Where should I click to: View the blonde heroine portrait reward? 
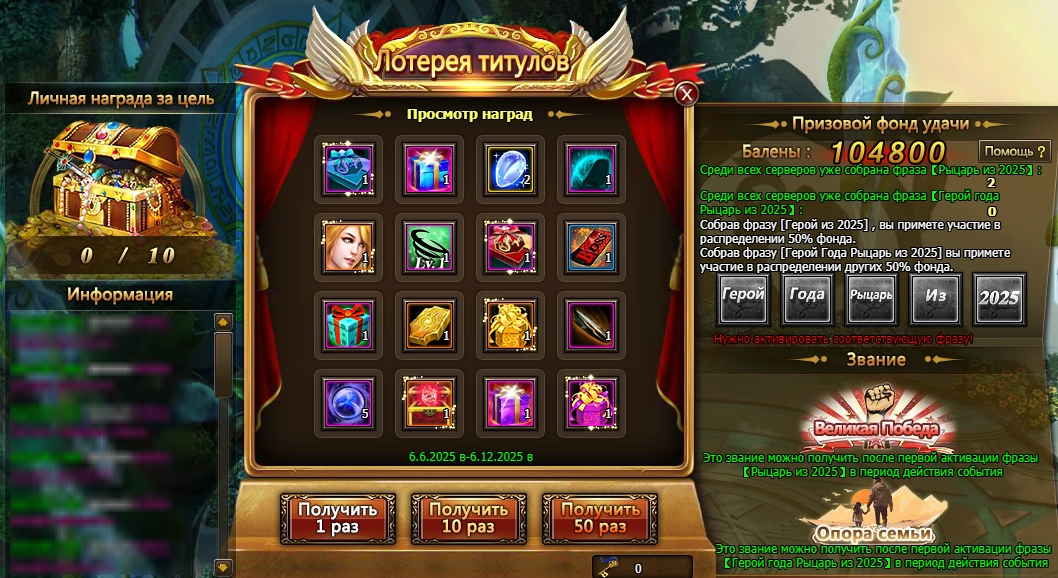tap(348, 245)
